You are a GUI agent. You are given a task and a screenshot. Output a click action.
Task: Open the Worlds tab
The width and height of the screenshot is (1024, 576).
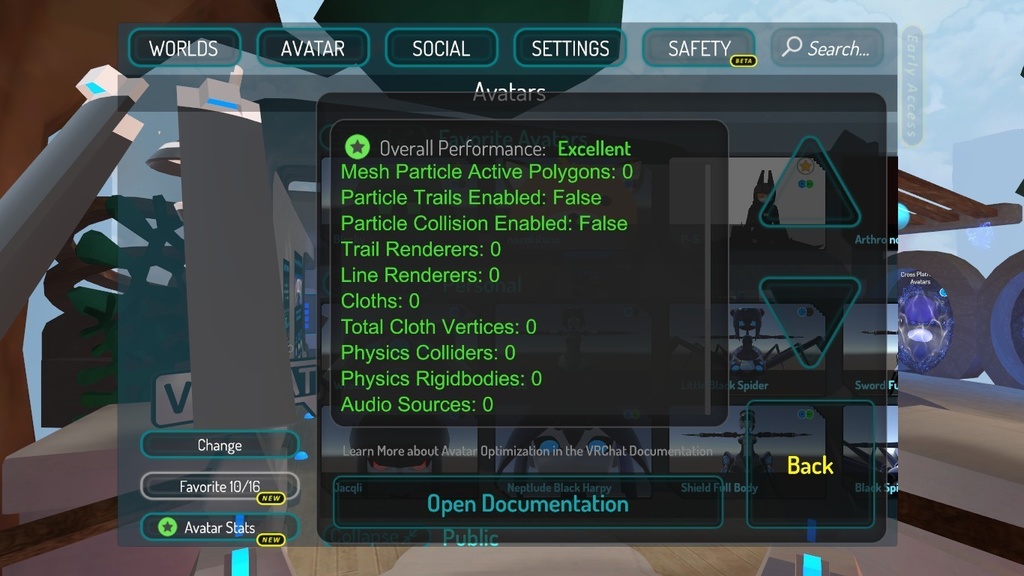click(x=183, y=49)
